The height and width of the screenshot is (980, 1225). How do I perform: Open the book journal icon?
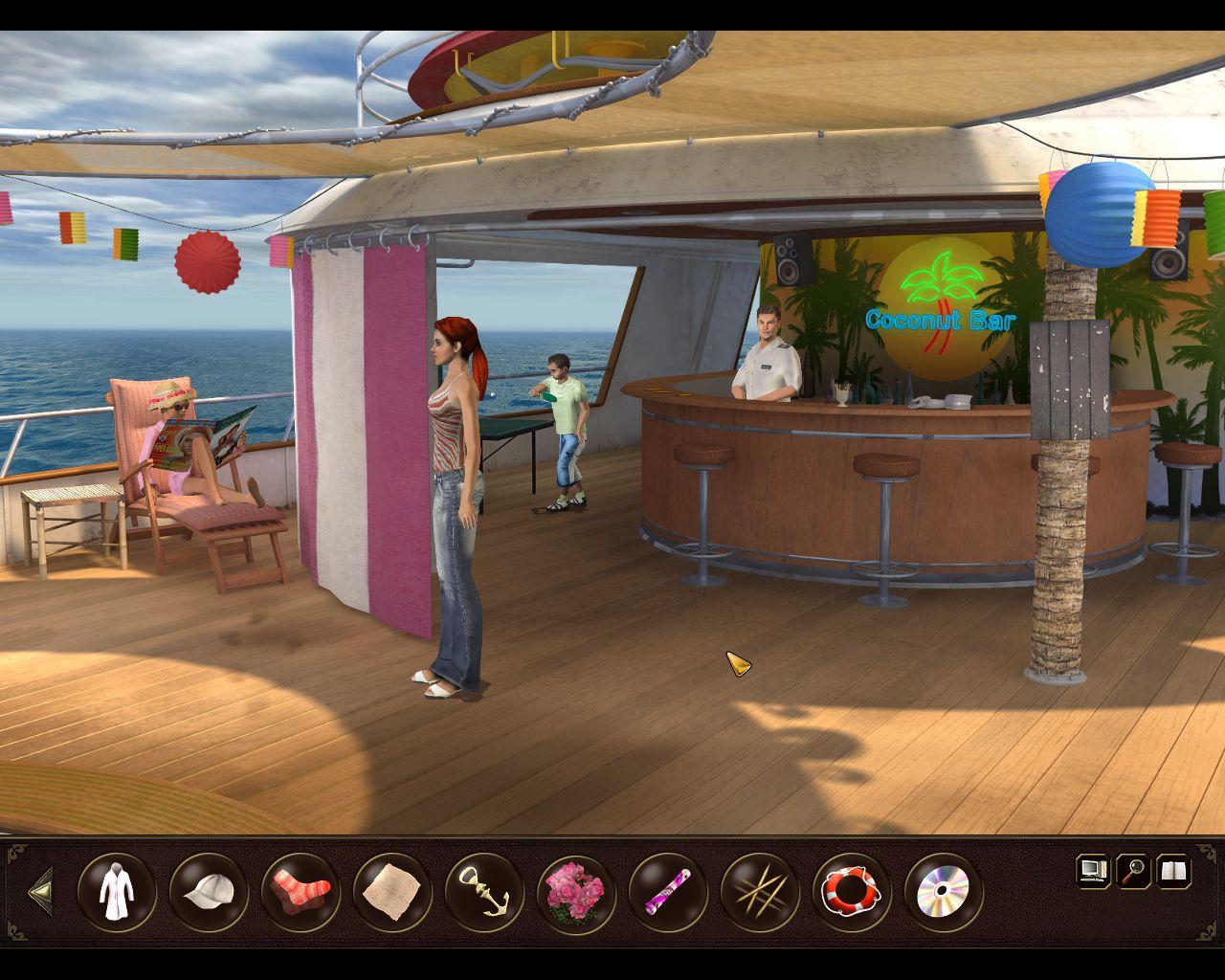pyautogui.click(x=1173, y=871)
